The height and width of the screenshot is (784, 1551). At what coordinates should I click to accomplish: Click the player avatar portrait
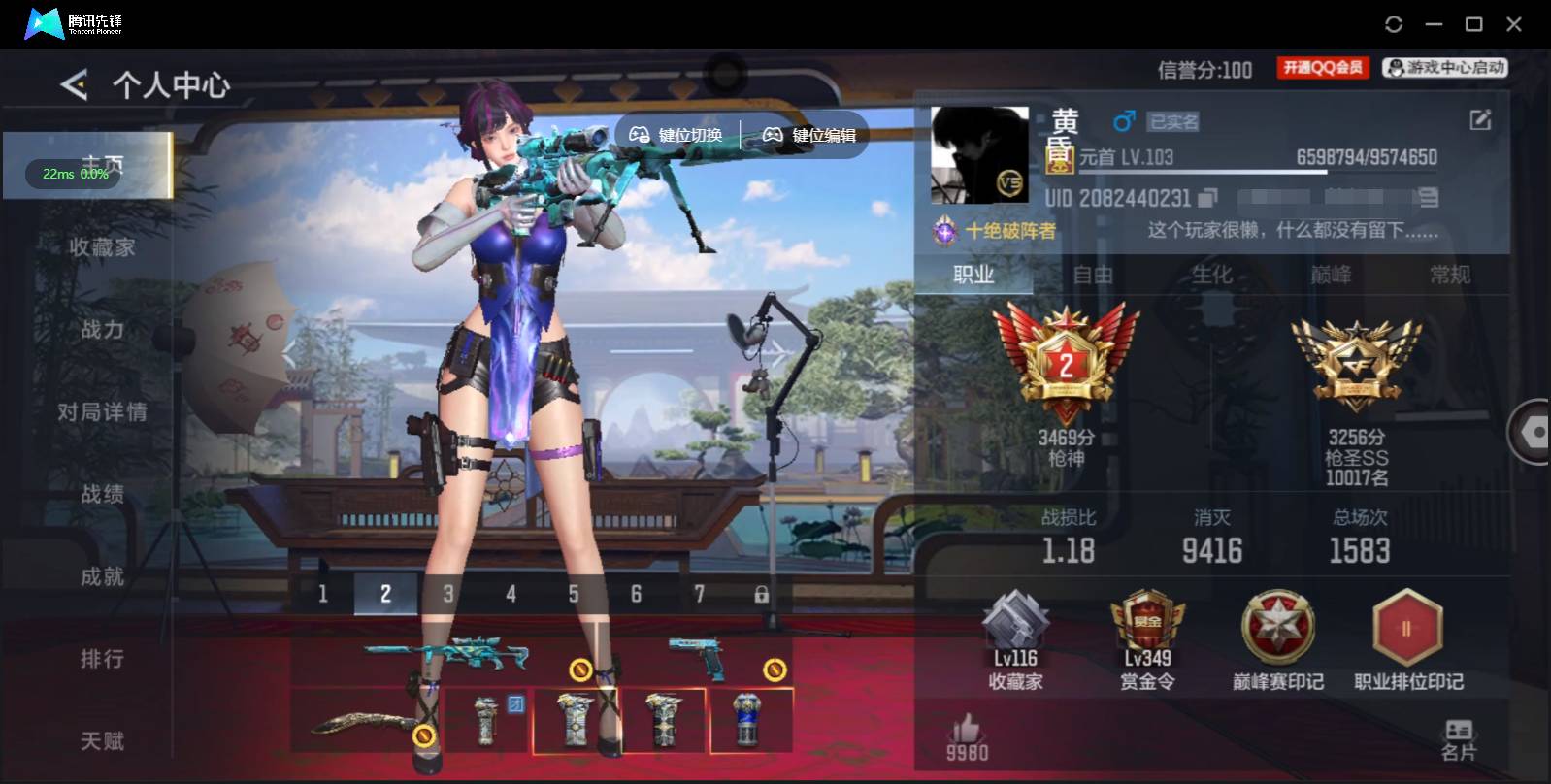tap(980, 153)
